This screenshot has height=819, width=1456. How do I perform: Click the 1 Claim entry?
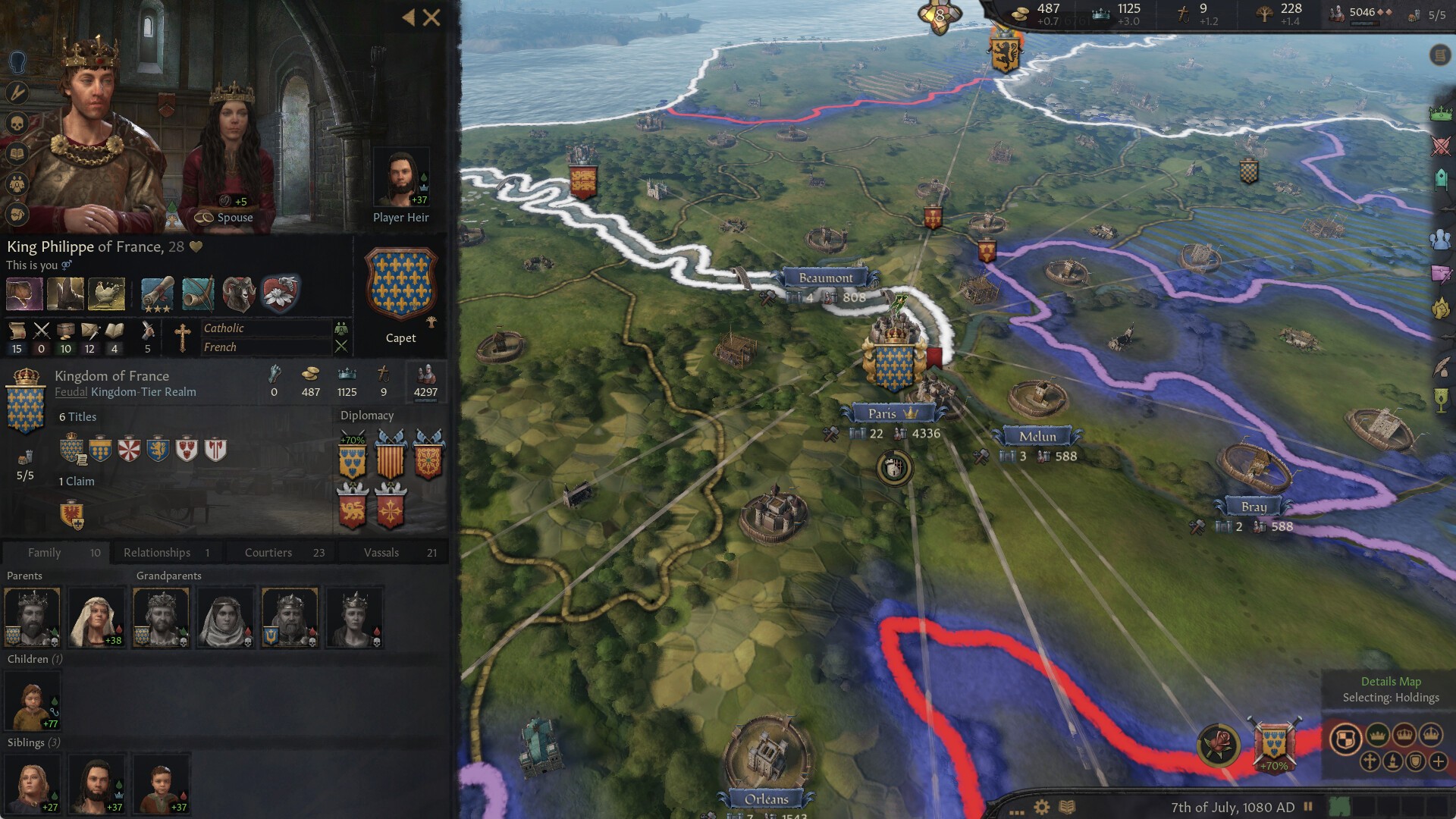click(x=75, y=481)
